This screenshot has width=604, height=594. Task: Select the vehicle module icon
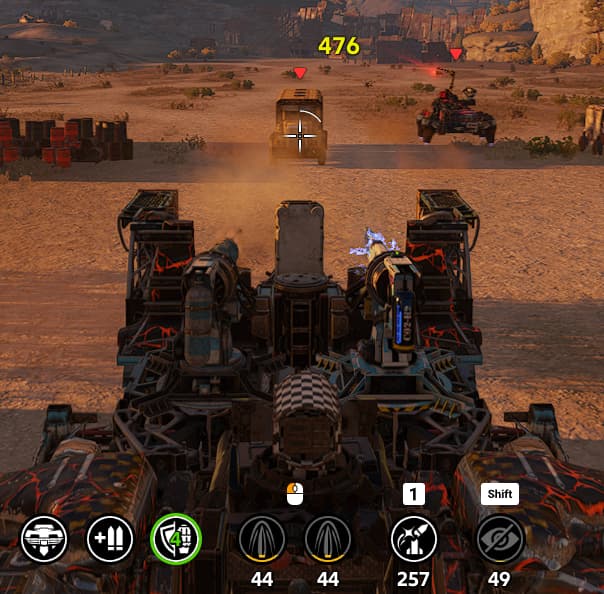[44, 539]
